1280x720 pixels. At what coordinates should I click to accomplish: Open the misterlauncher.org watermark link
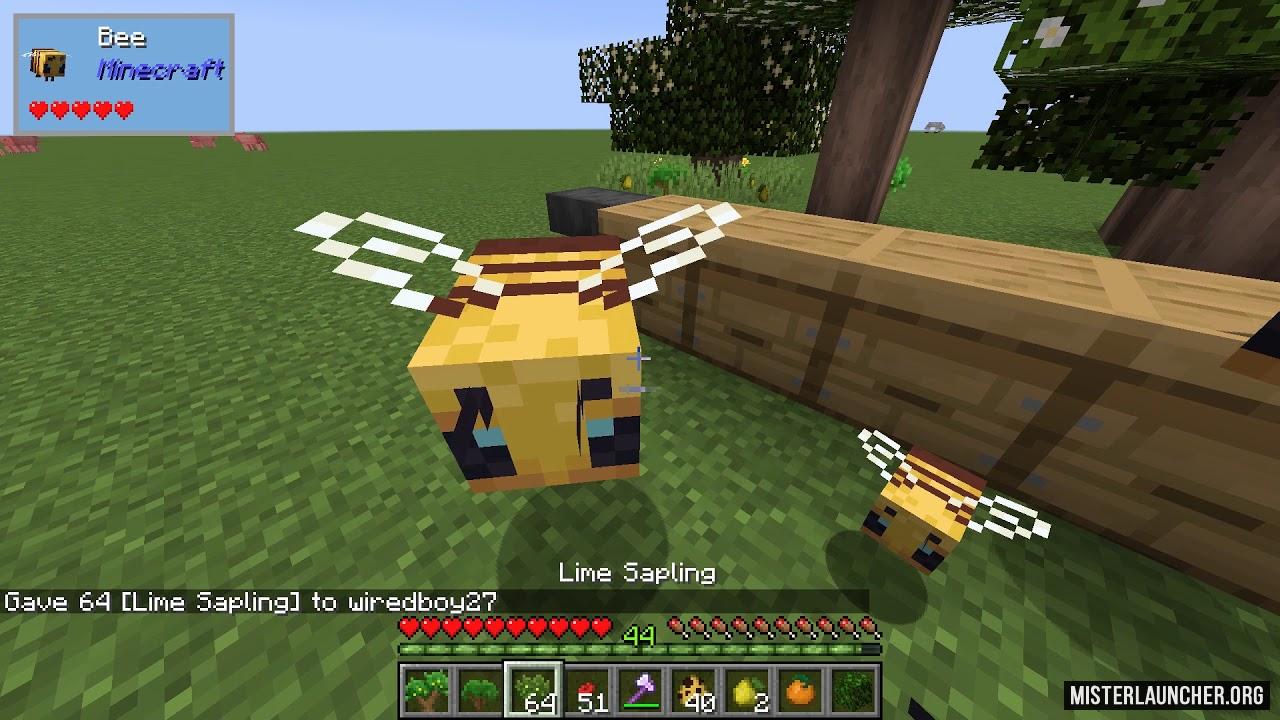pos(1166,694)
